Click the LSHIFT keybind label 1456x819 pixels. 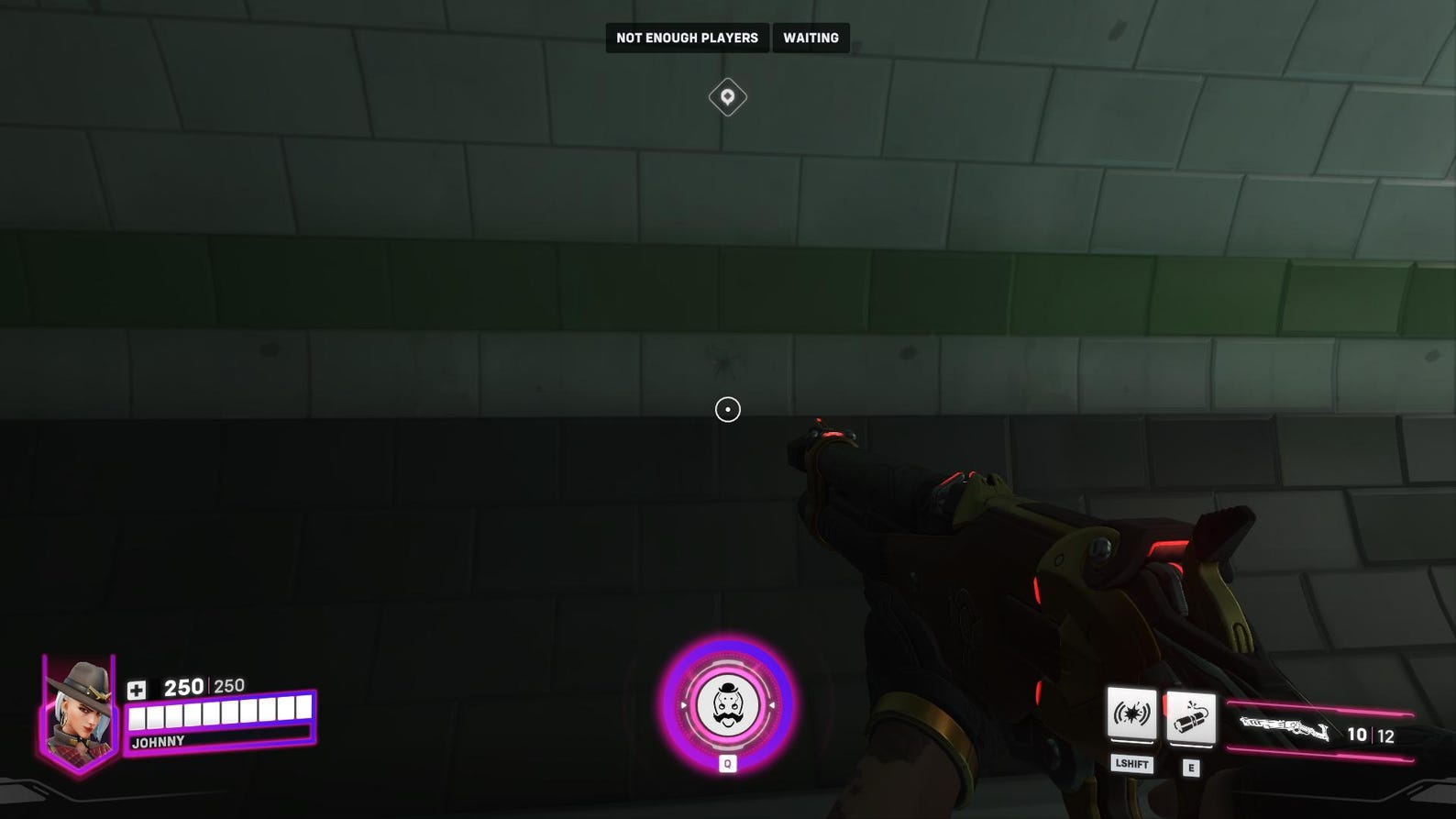1131,765
